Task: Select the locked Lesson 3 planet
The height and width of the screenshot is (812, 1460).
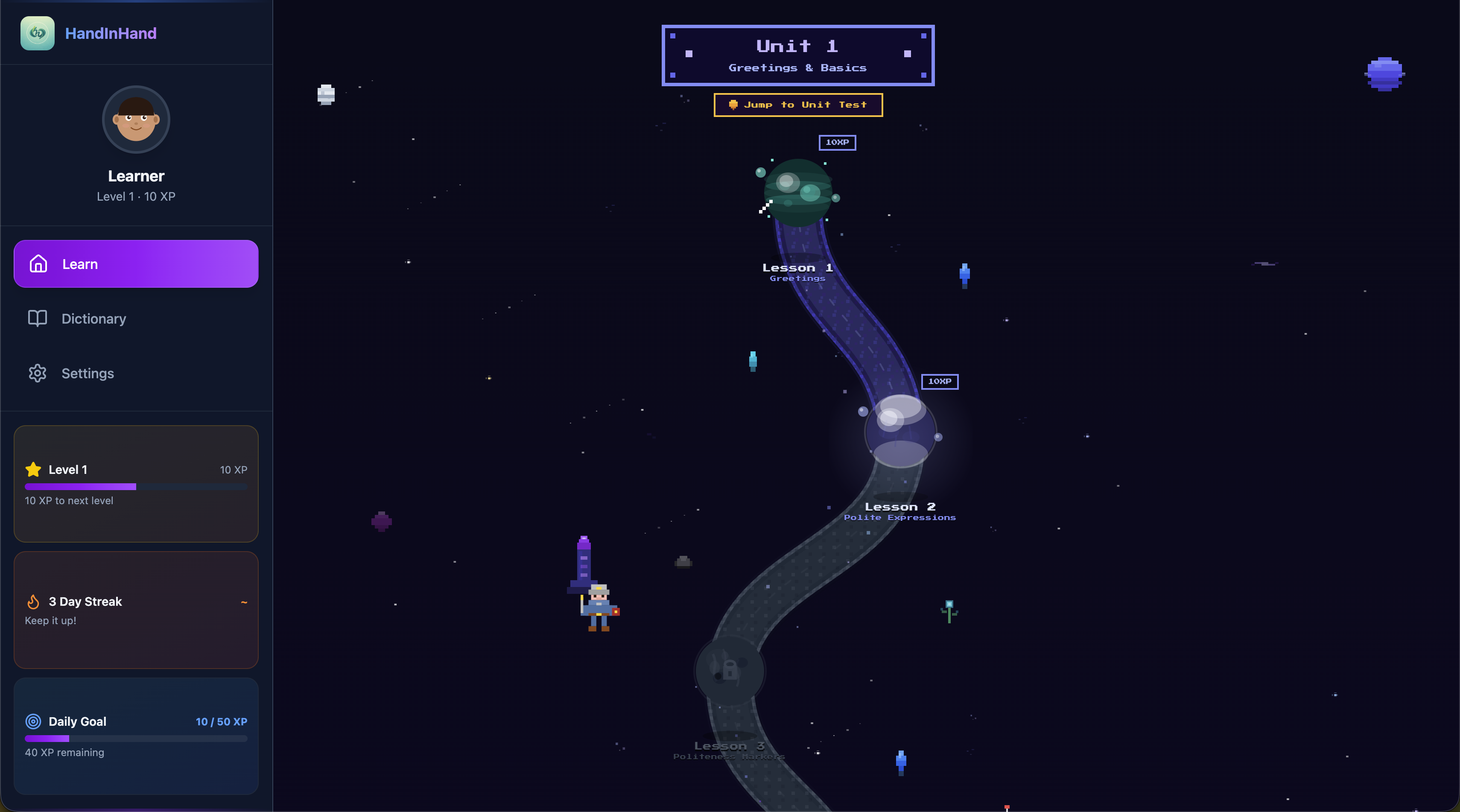Action: point(730,670)
